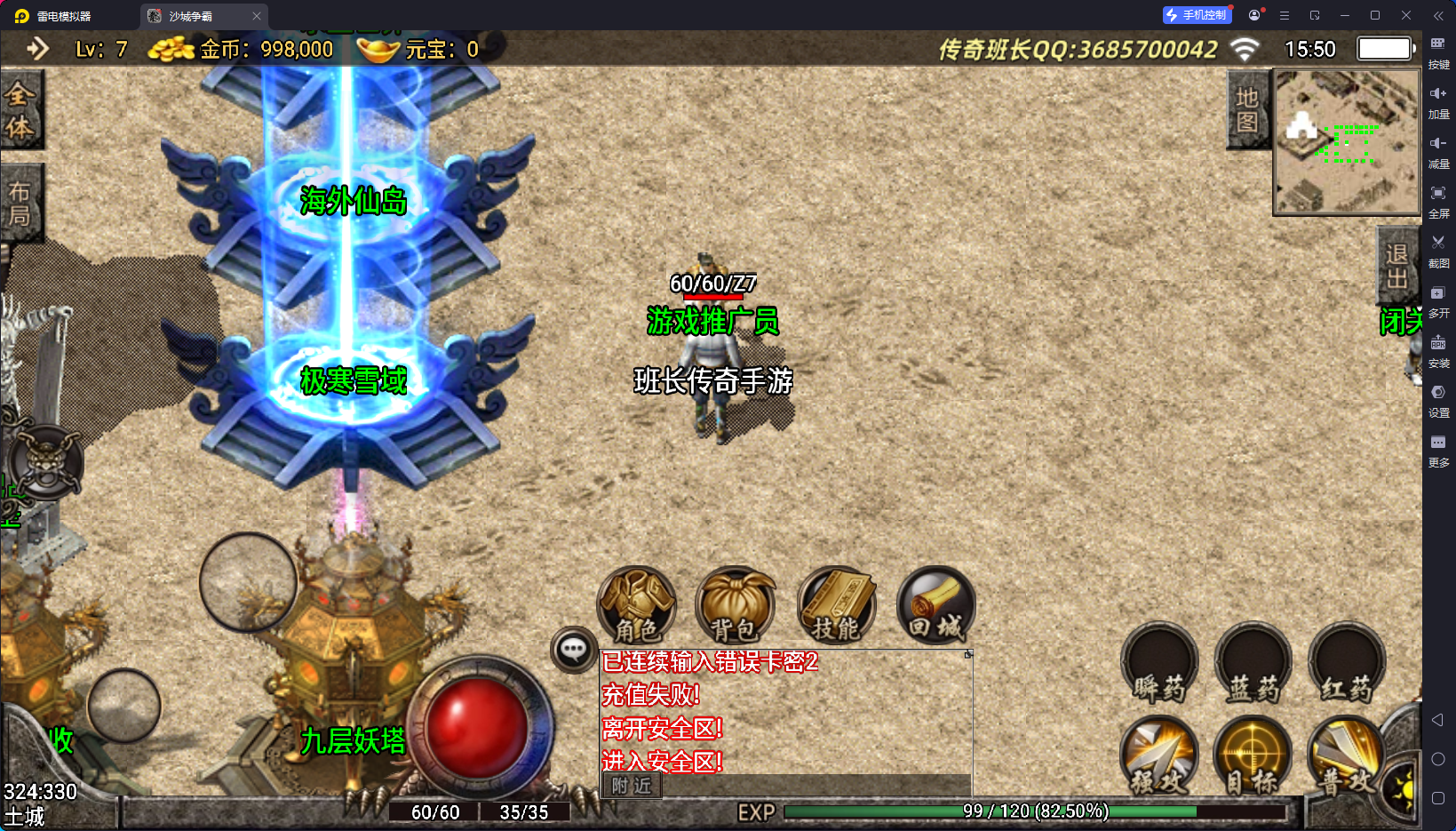Open the 角色 character panel

(x=636, y=606)
